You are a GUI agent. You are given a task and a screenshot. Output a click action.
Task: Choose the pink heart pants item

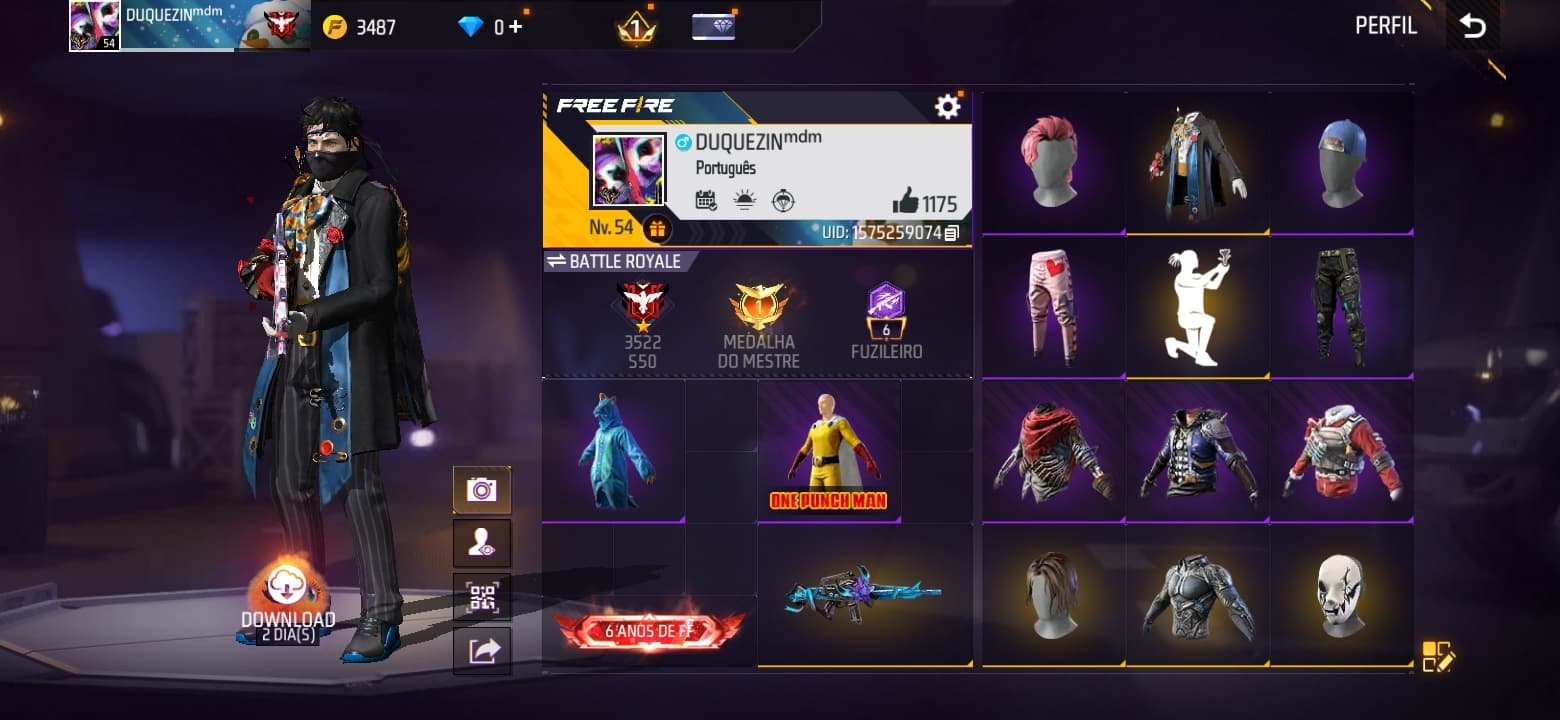tap(1052, 306)
